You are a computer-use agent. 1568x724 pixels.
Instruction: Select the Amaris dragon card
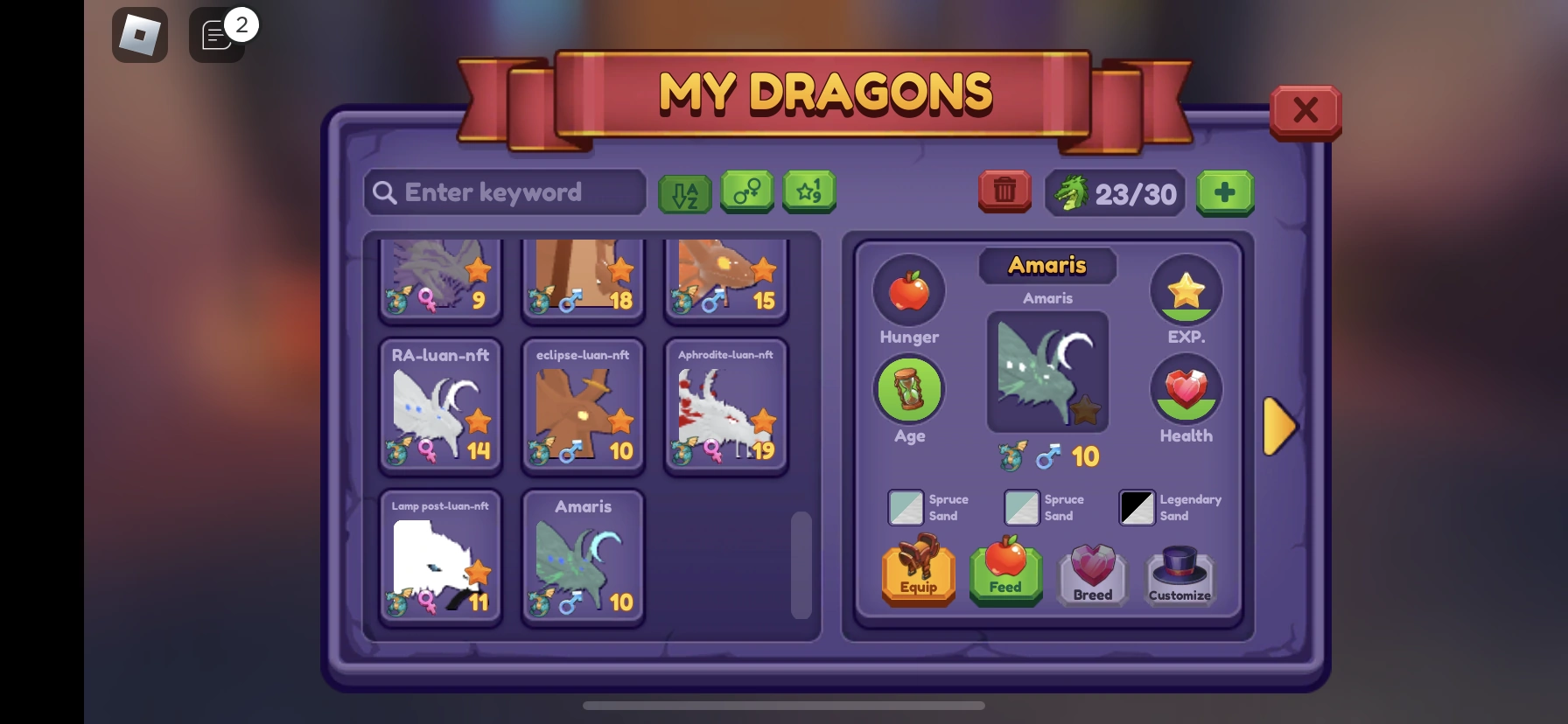tap(583, 557)
